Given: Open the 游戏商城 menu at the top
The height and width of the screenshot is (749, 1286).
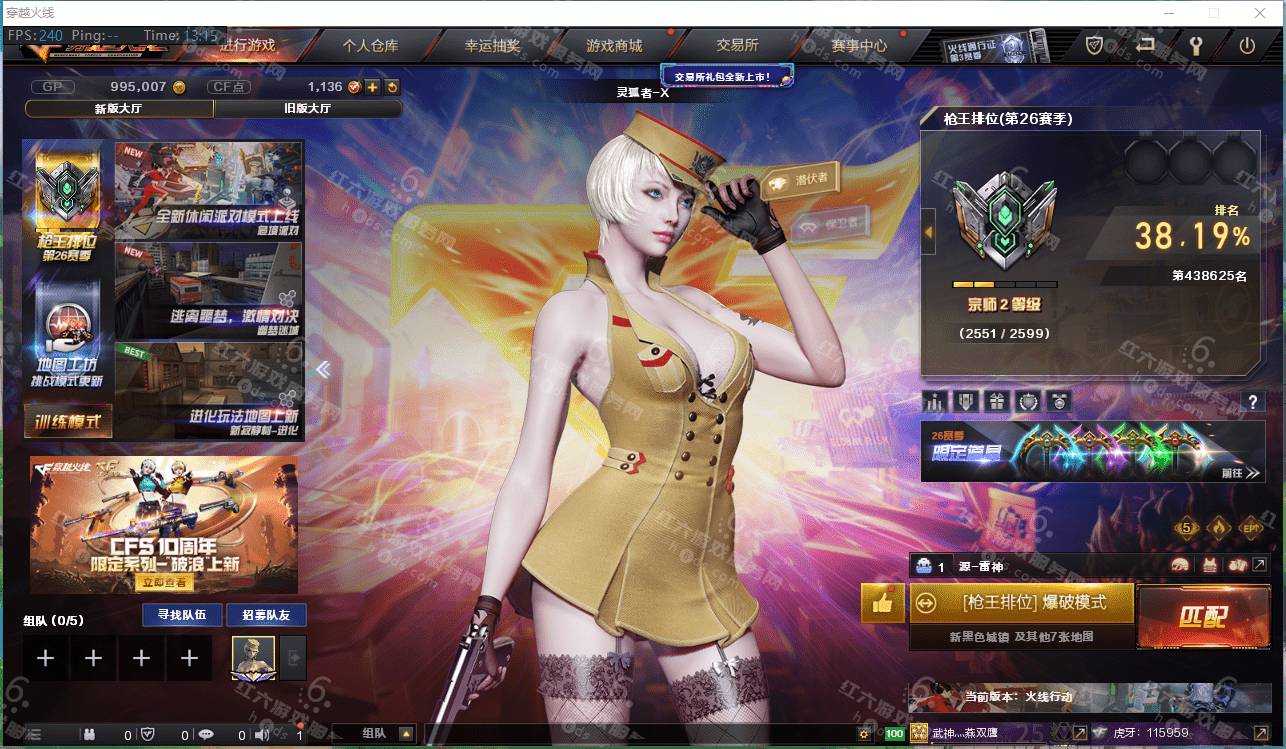Looking at the screenshot, I should pyautogui.click(x=615, y=45).
